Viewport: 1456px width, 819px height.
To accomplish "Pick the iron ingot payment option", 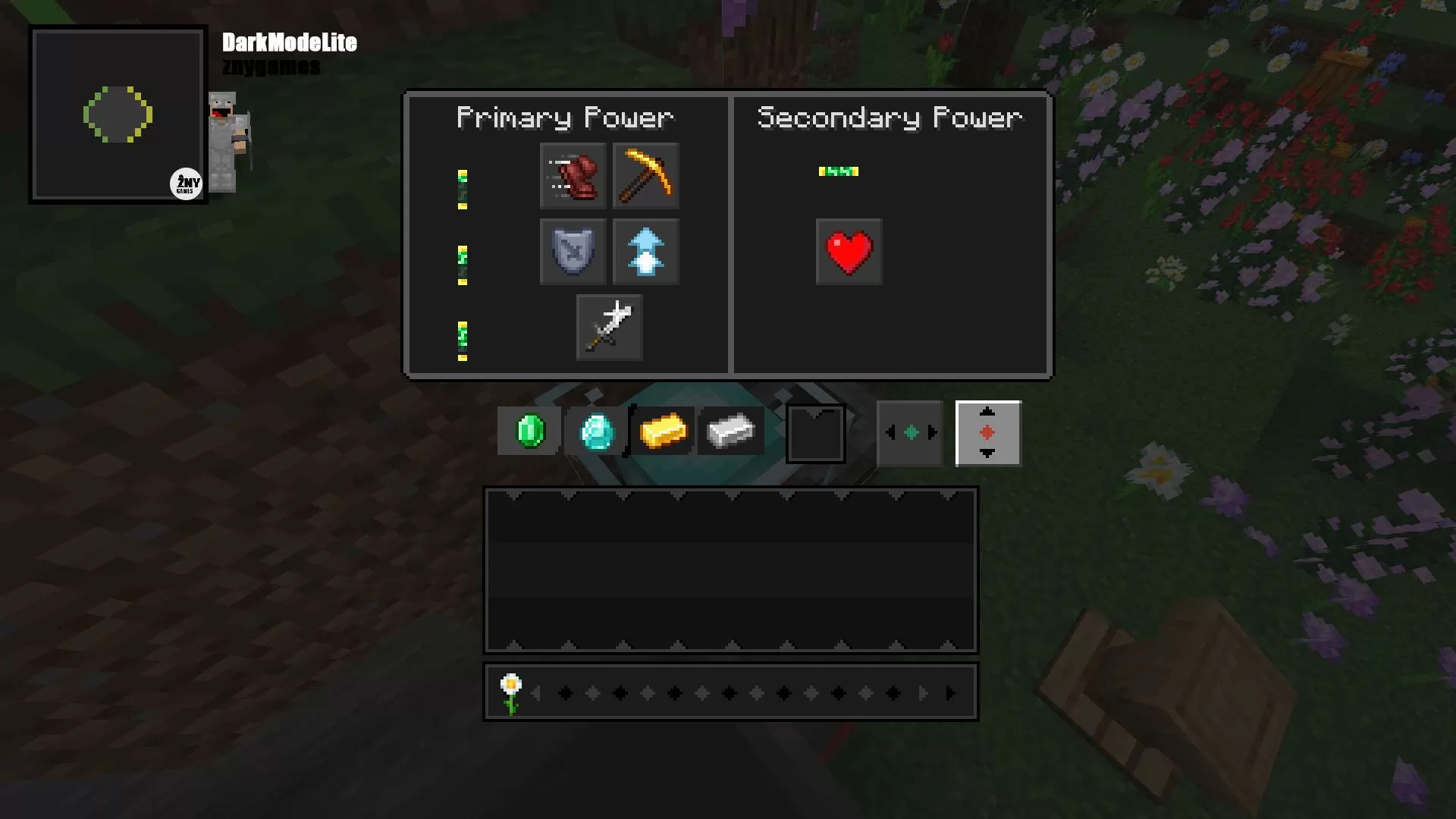I will [x=730, y=431].
